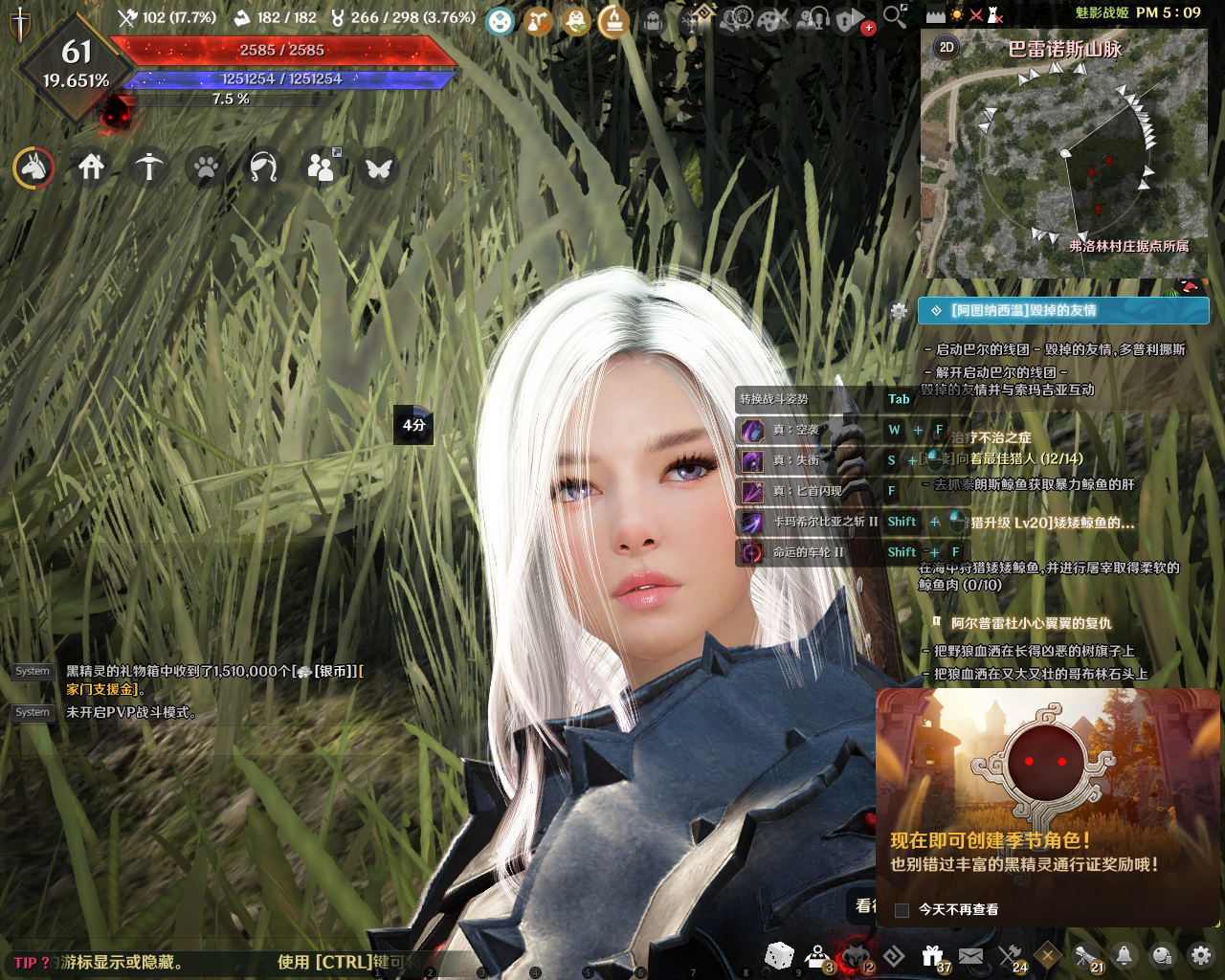Open the gear settings menu icon
This screenshot has width=1225, height=980.
pyautogui.click(x=1201, y=955)
